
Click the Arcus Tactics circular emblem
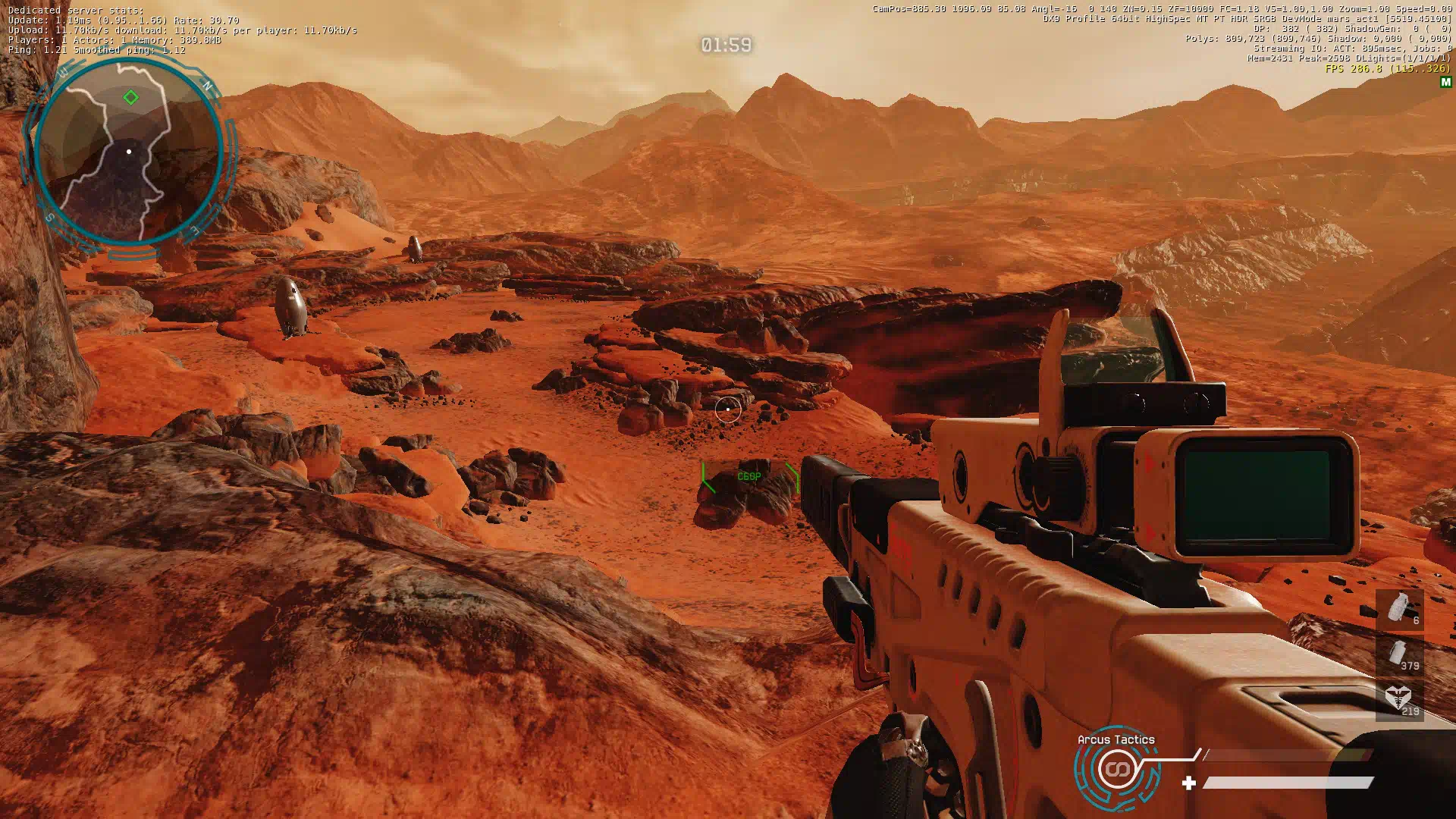point(1116,770)
